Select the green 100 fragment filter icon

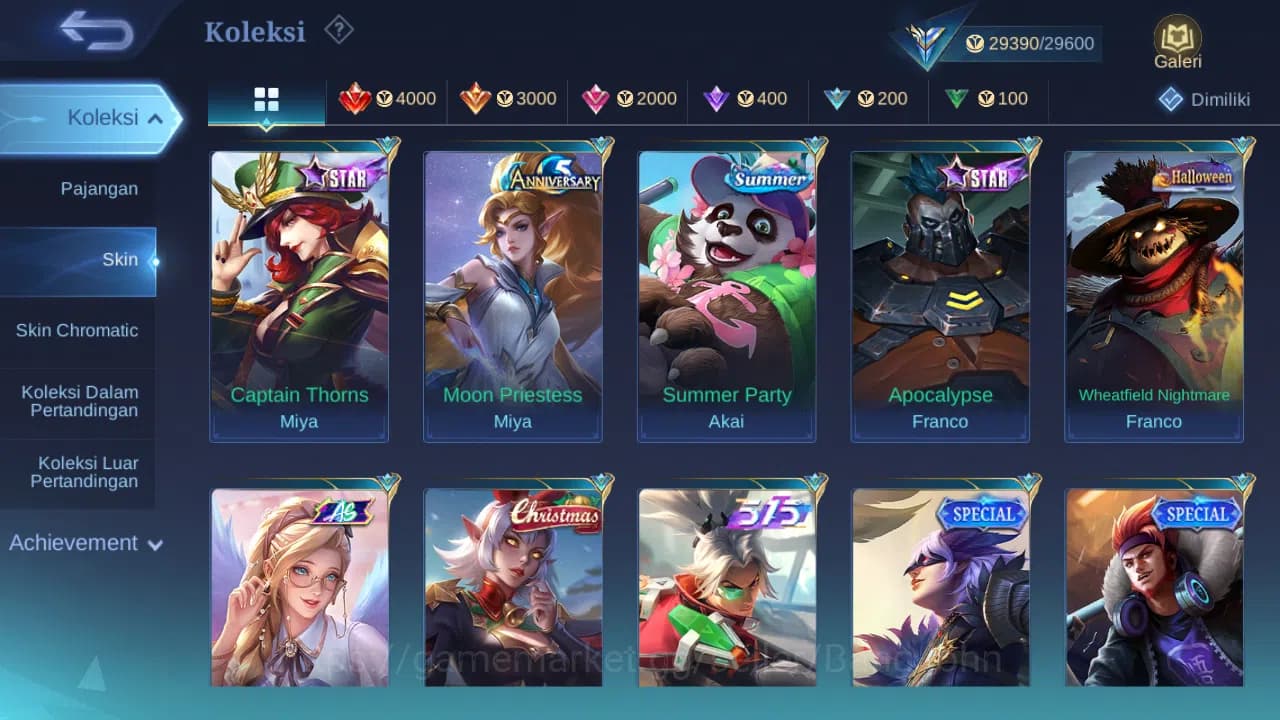(956, 99)
